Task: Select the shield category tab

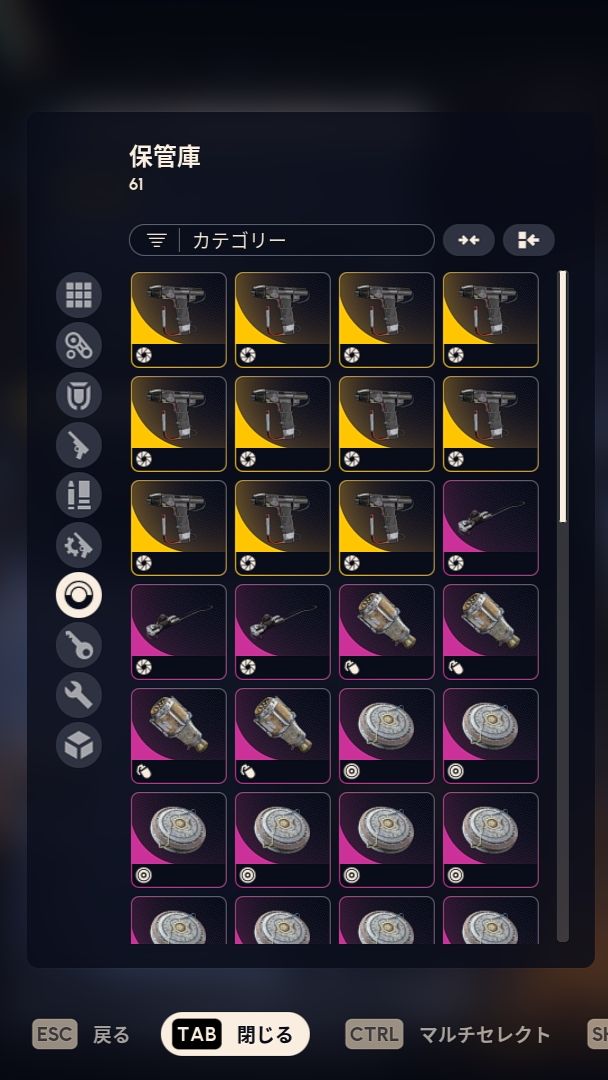Action: coord(79,395)
